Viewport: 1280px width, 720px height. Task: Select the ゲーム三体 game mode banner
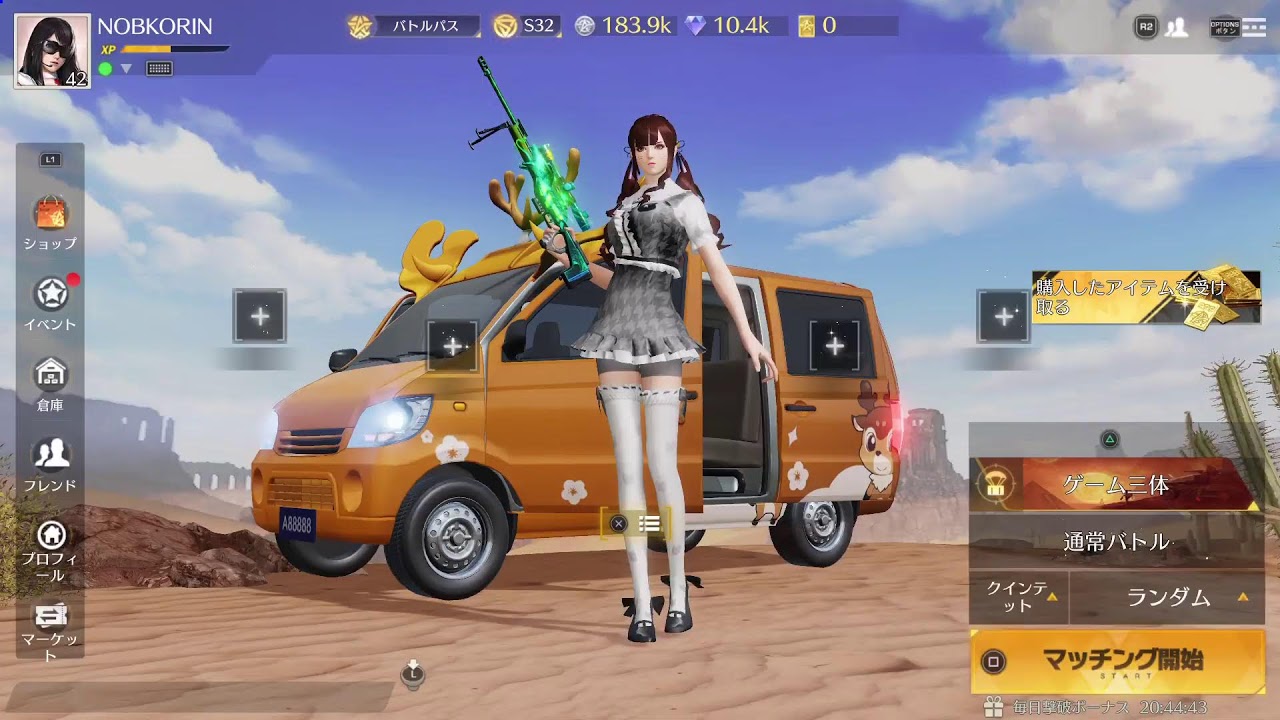[1116, 485]
